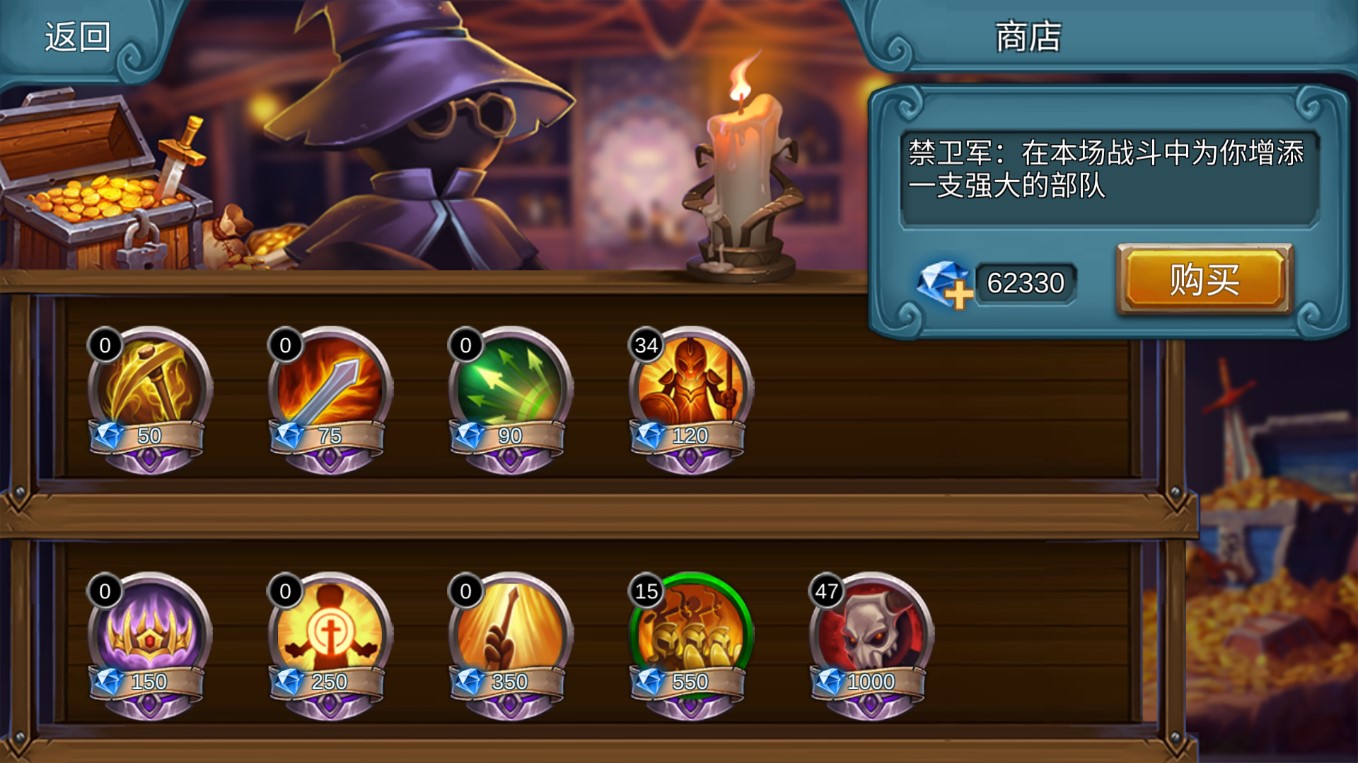Screen dimensions: 1358x763
Task: Buy the selected item with 购买
Action: click(x=1204, y=280)
